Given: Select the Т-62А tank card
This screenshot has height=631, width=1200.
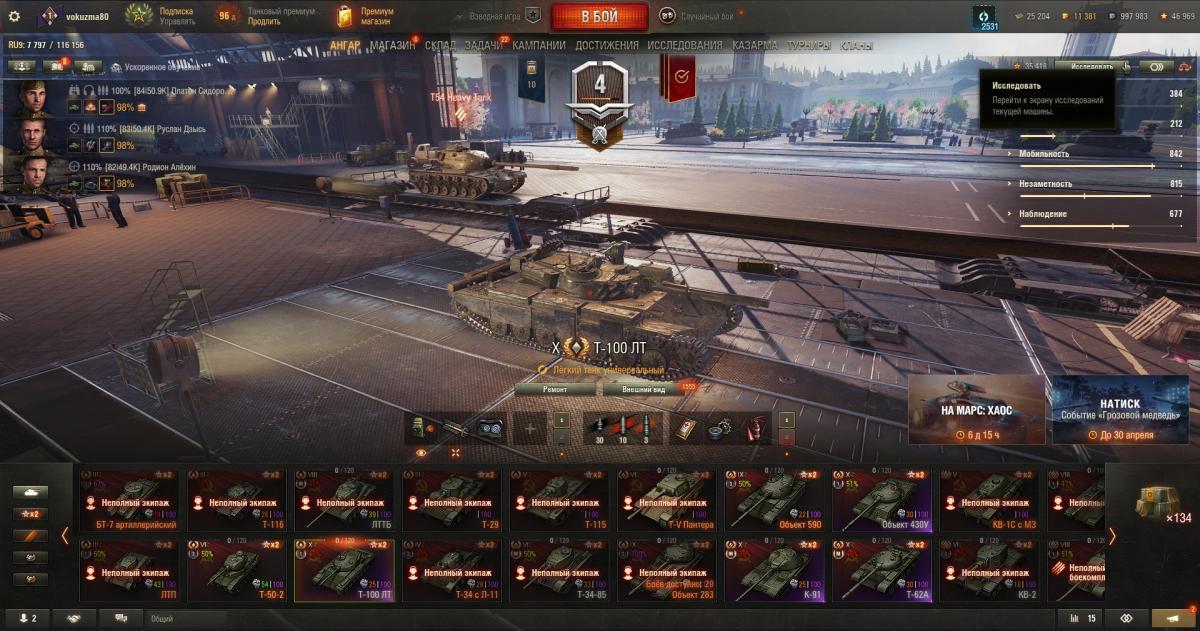Looking at the screenshot, I should pos(879,570).
